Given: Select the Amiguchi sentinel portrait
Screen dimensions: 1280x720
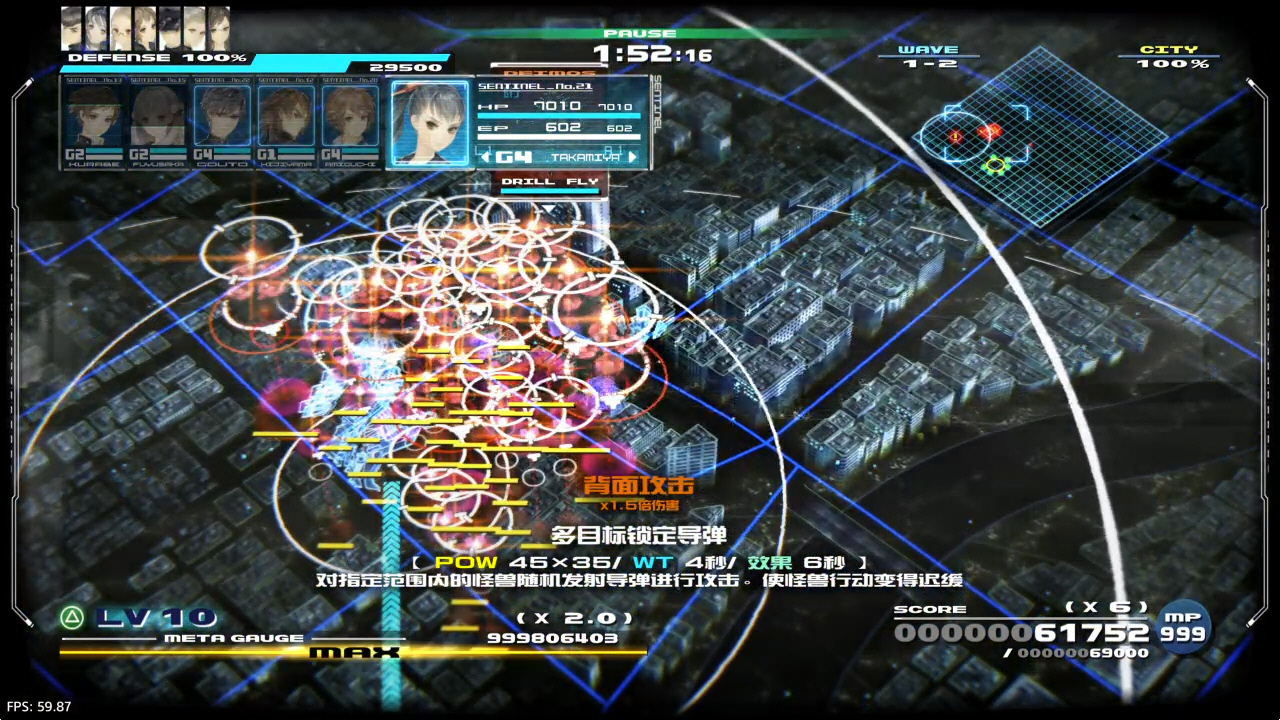Looking at the screenshot, I should pyautogui.click(x=350, y=125).
